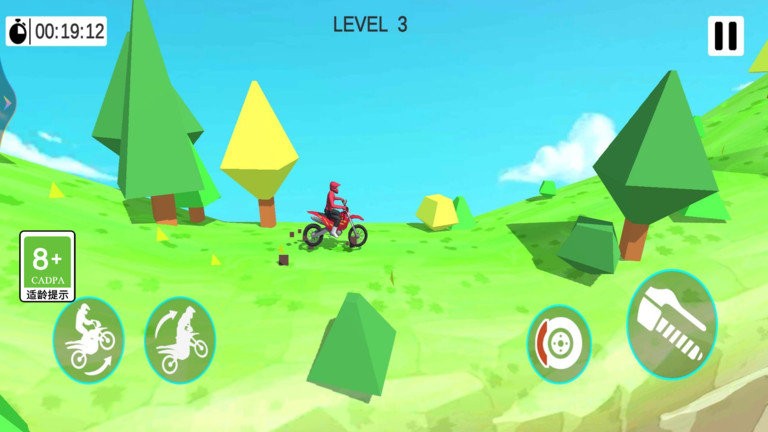Image resolution: width=768 pixels, height=432 pixels.
Task: Twist the throttle handle accelerate button
Action: [672, 323]
